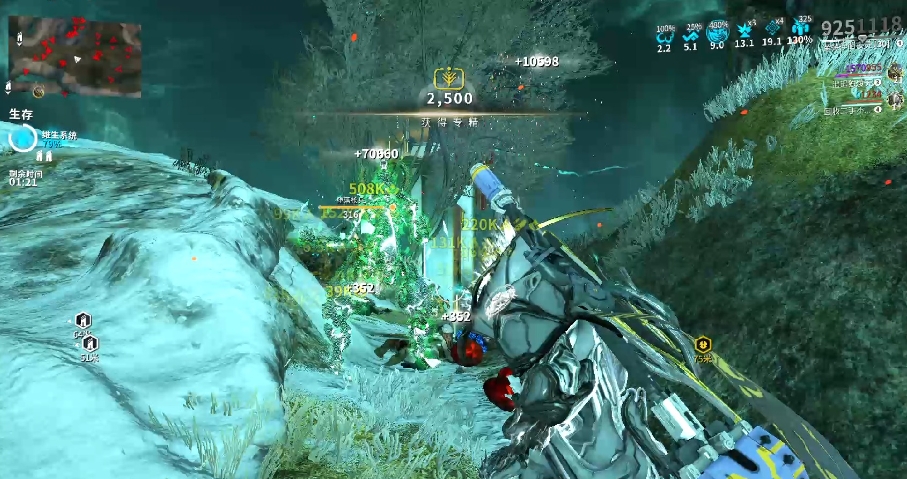Select the squad portrait beside the 1234 health value
The width and height of the screenshot is (907, 479).
tap(895, 97)
